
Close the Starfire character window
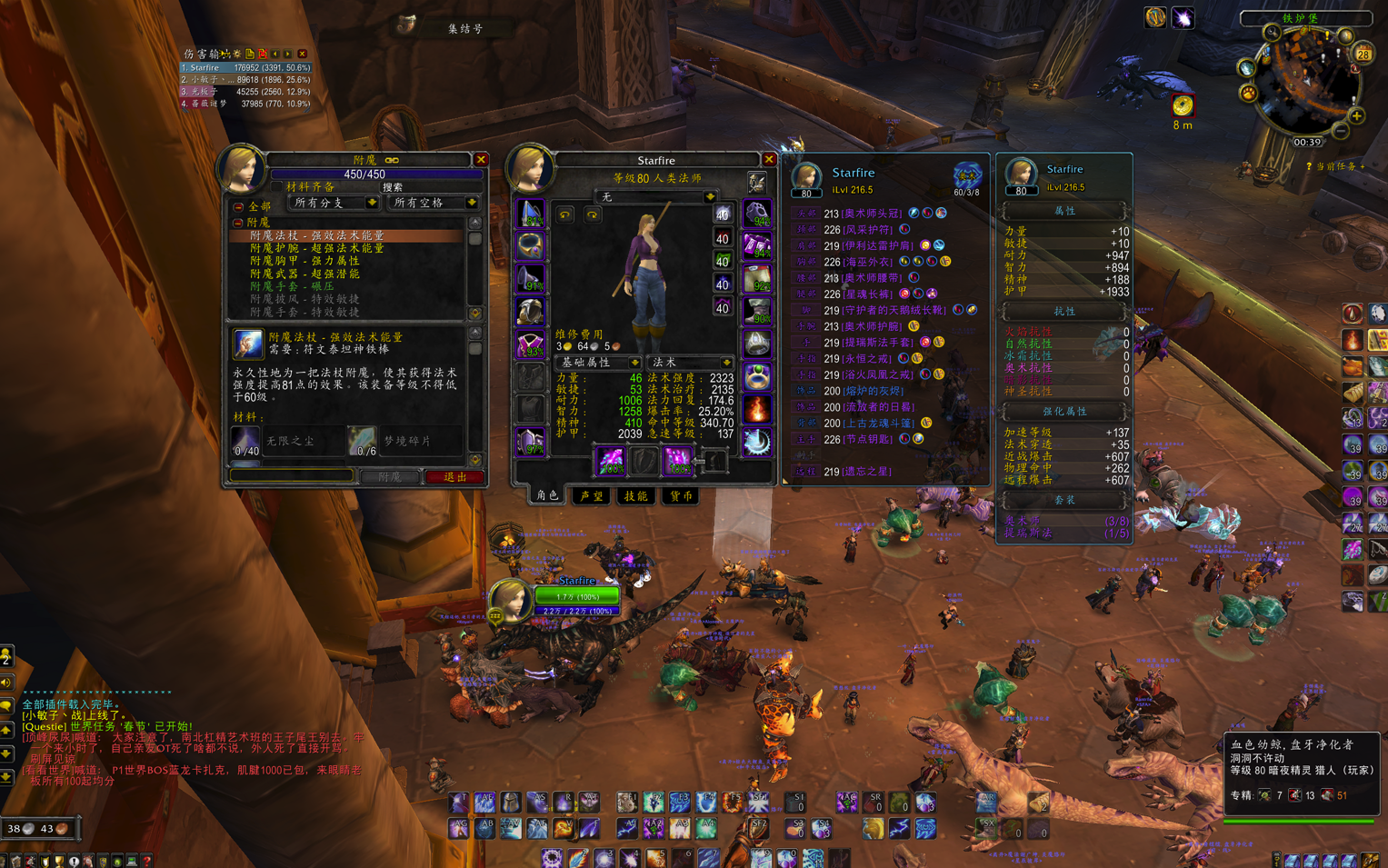tap(769, 160)
